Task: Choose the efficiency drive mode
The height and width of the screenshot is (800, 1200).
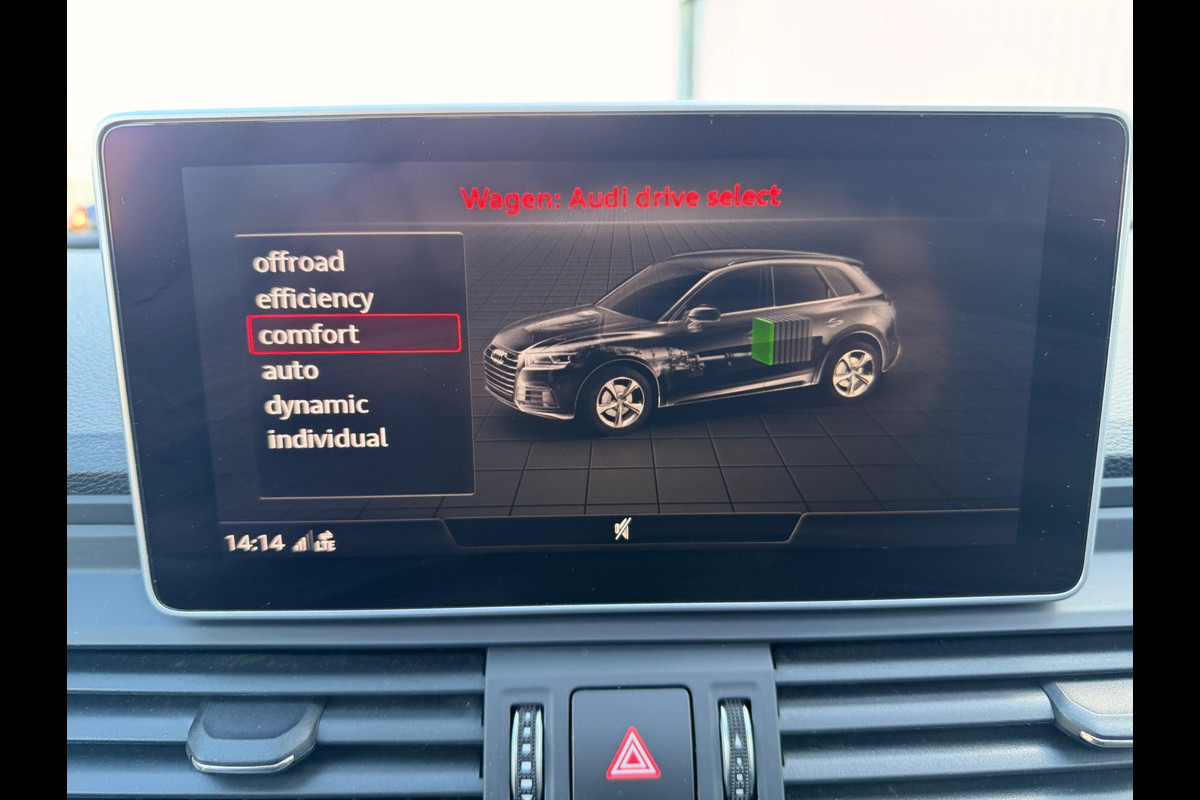Action: 314,299
